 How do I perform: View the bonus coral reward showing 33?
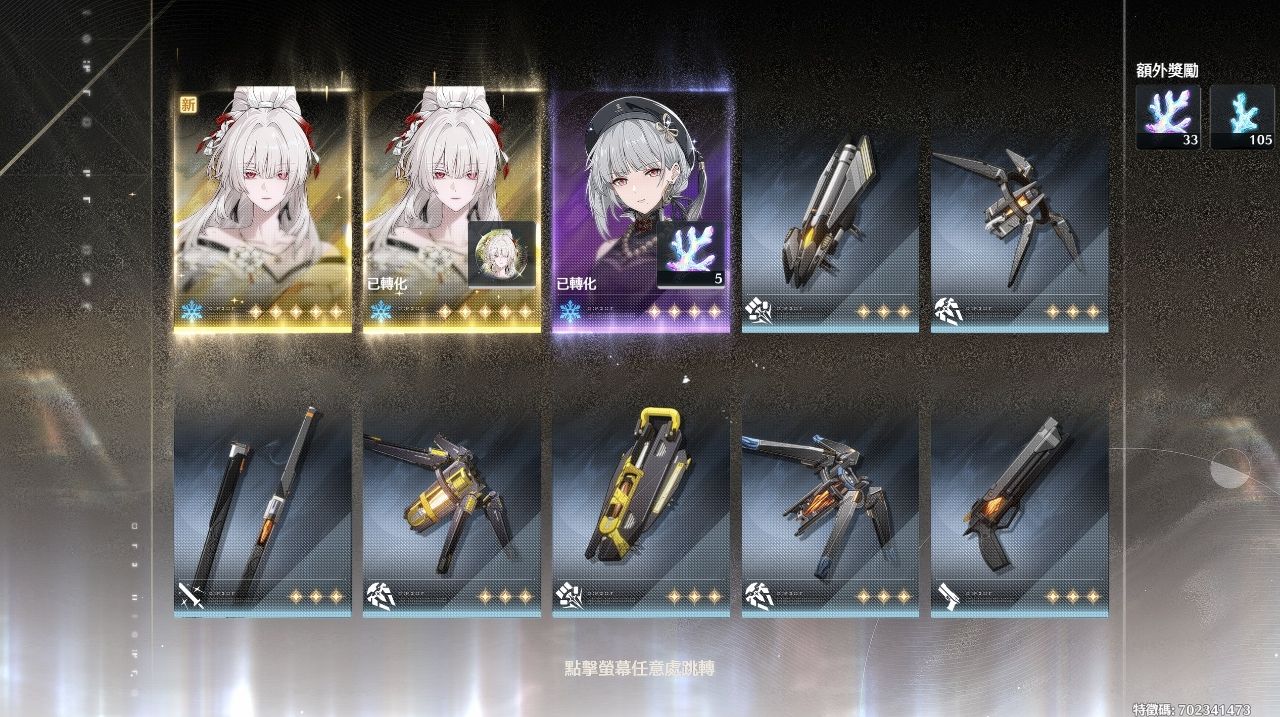(1168, 117)
